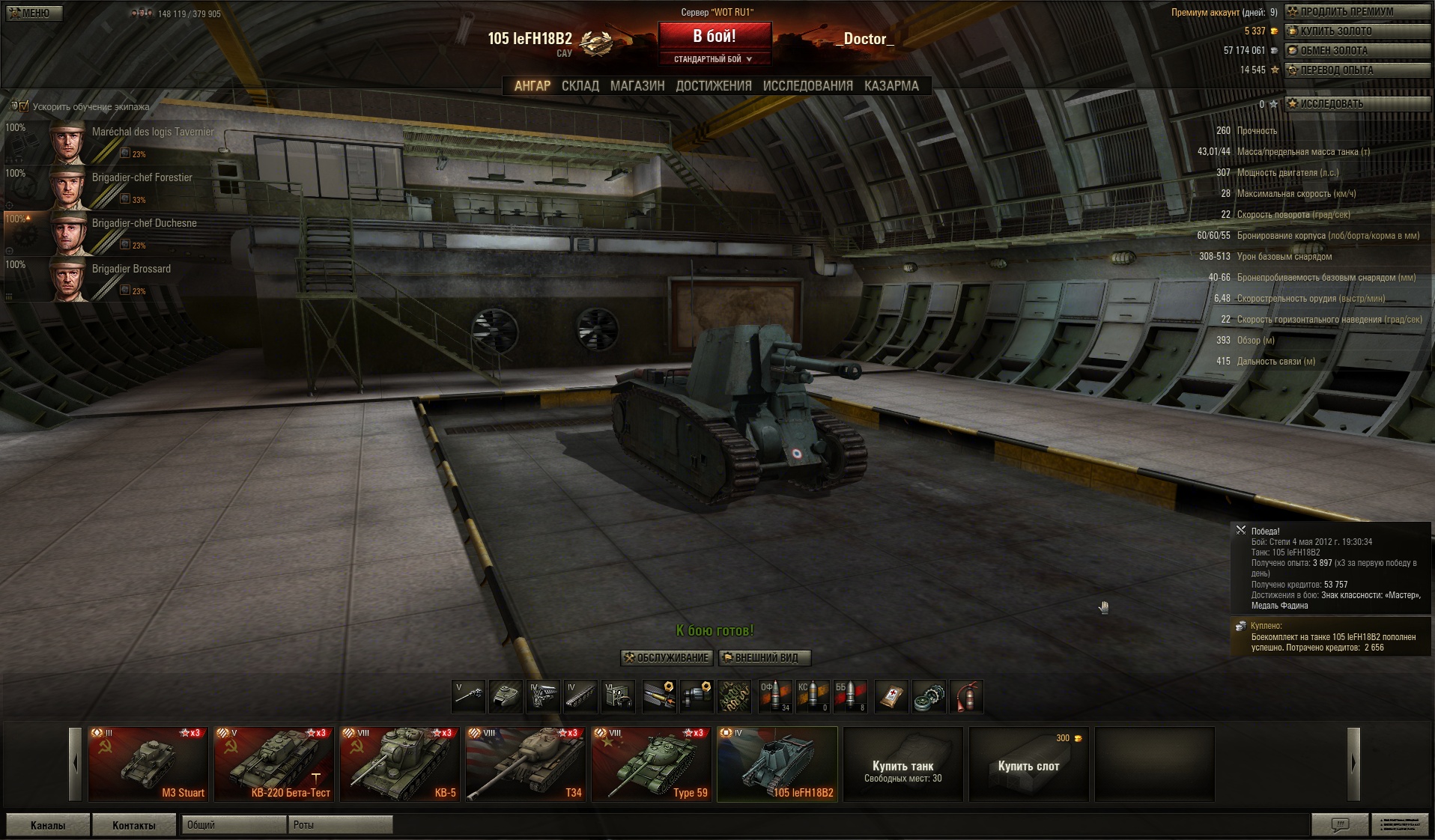Open the ВНЕШНИЙ ВИД appearance button

point(765,657)
